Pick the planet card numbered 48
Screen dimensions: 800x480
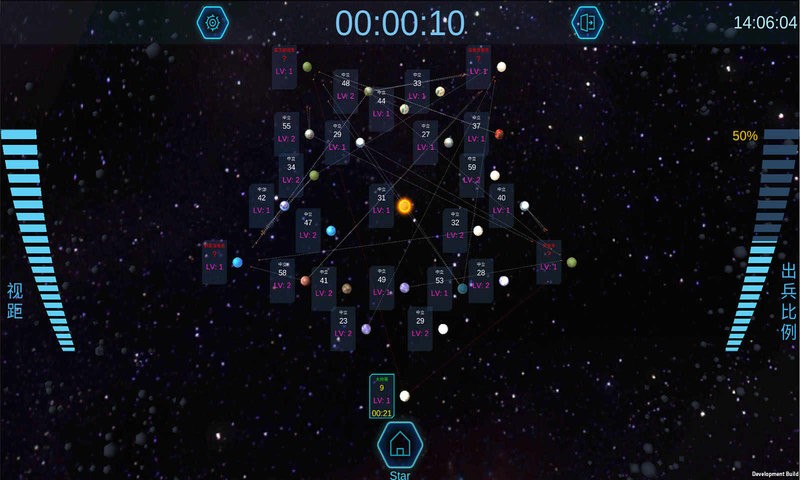(345, 89)
